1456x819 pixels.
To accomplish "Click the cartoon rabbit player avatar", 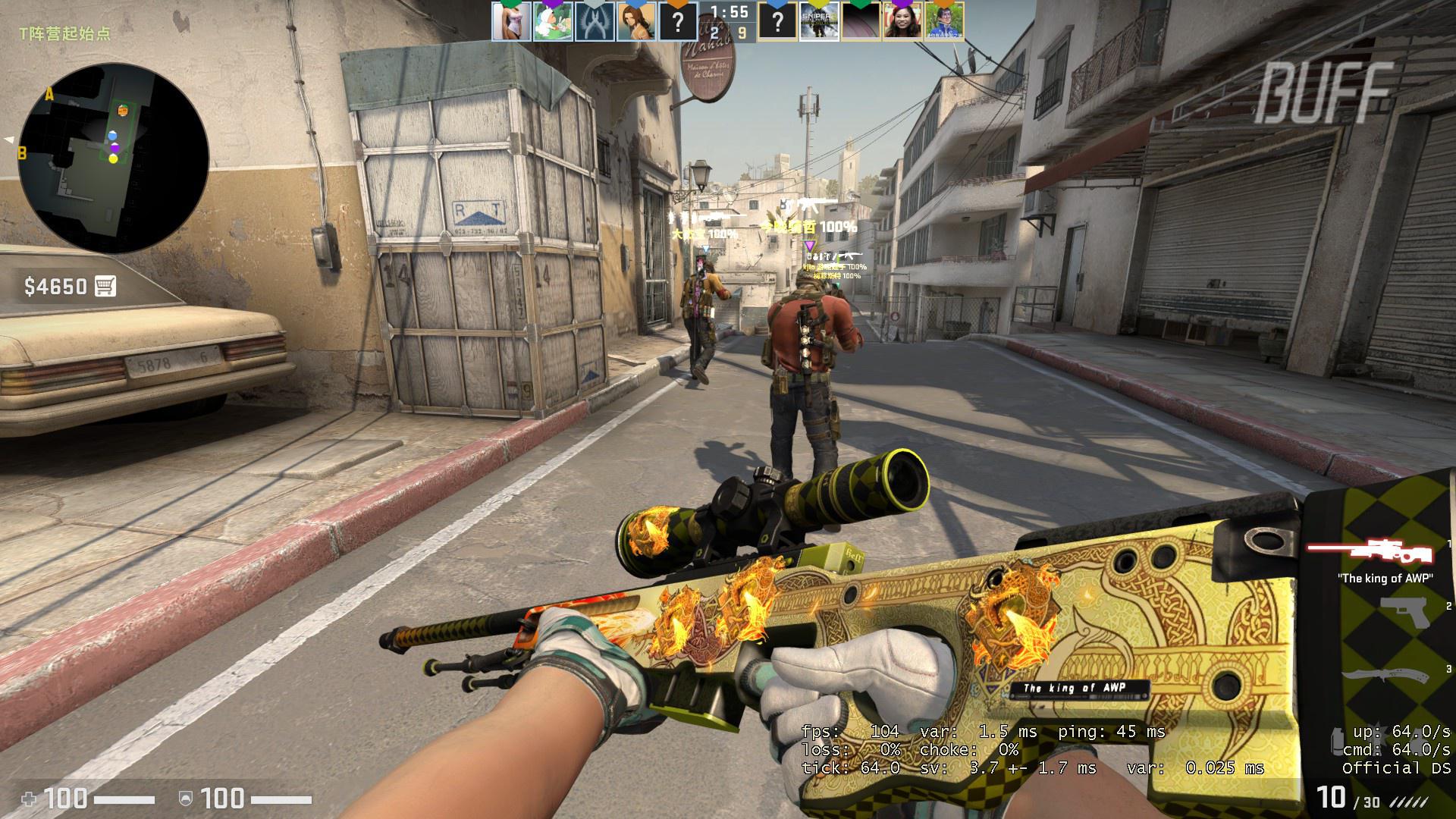I will pos(553,21).
